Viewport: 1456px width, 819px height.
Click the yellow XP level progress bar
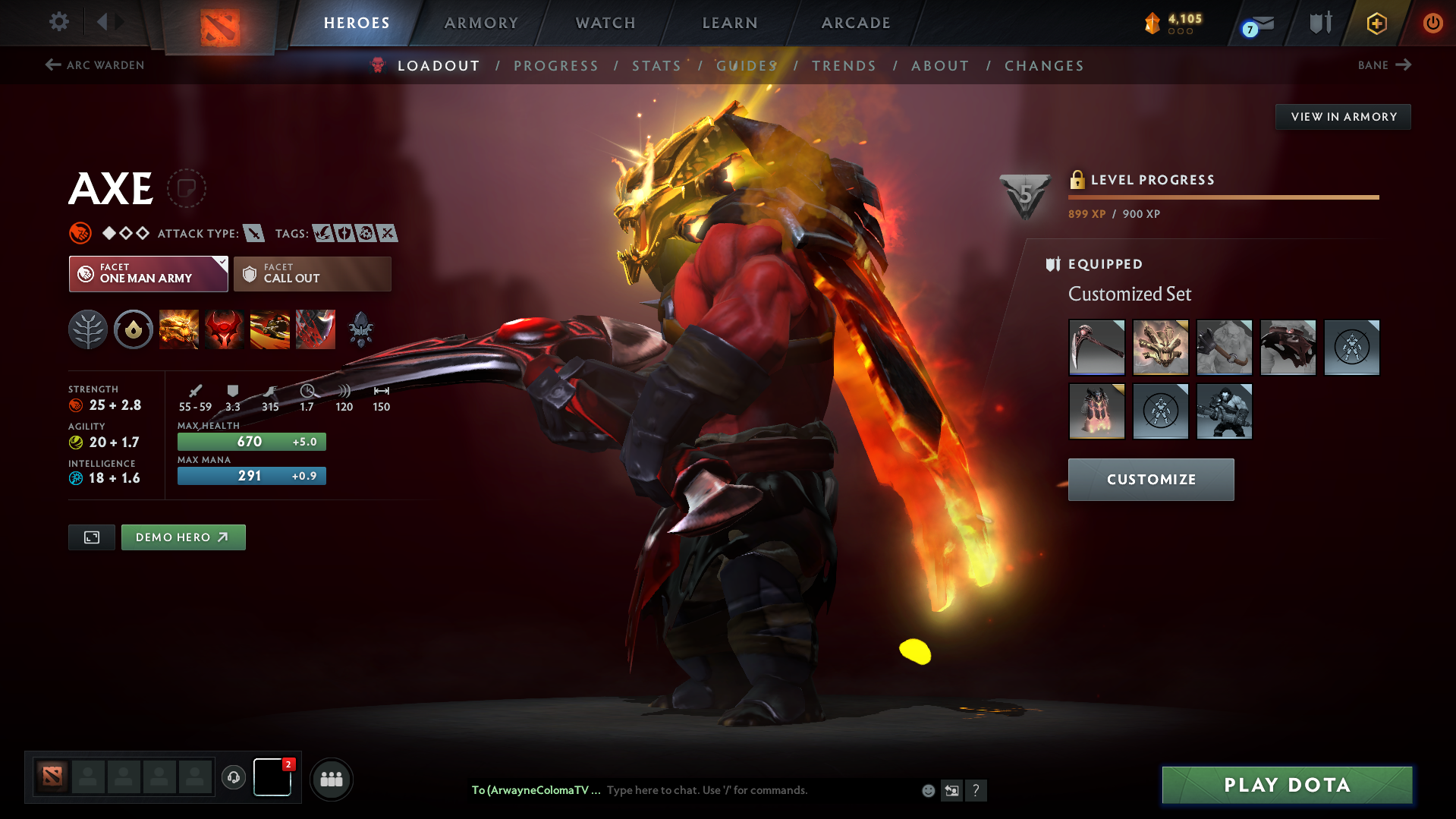(x=1223, y=197)
